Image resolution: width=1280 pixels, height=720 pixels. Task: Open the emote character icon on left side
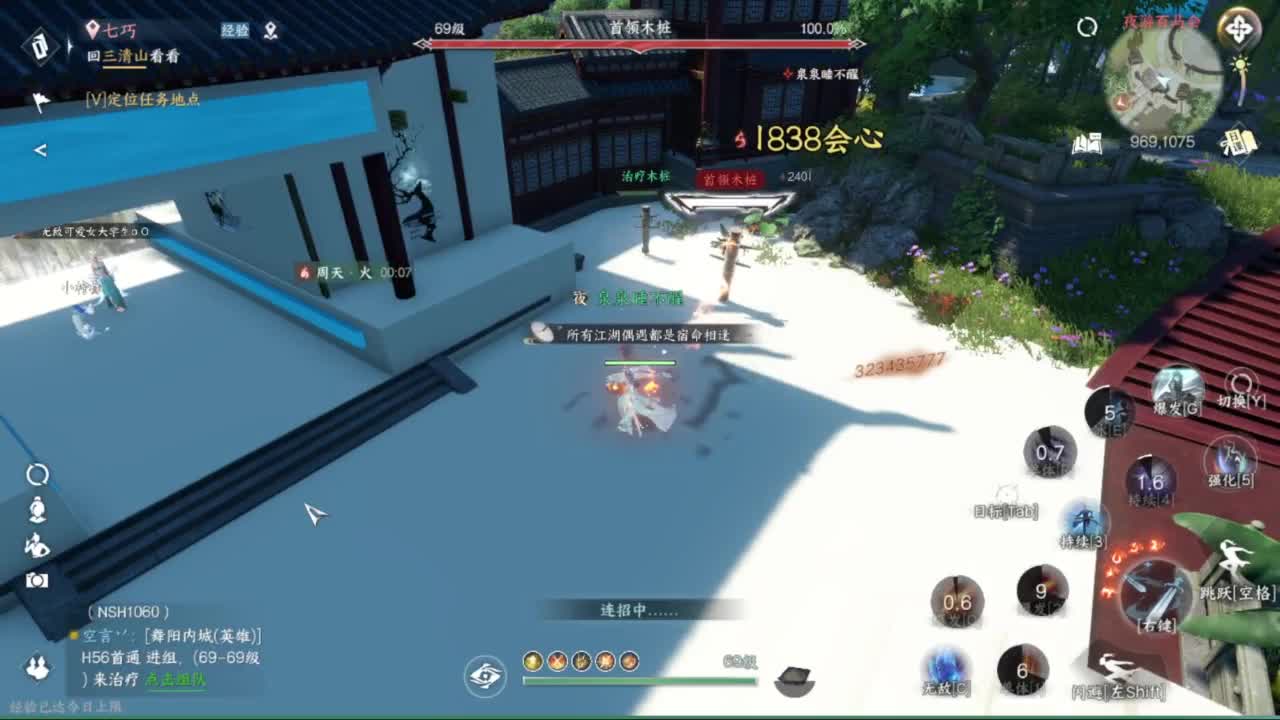[36, 546]
